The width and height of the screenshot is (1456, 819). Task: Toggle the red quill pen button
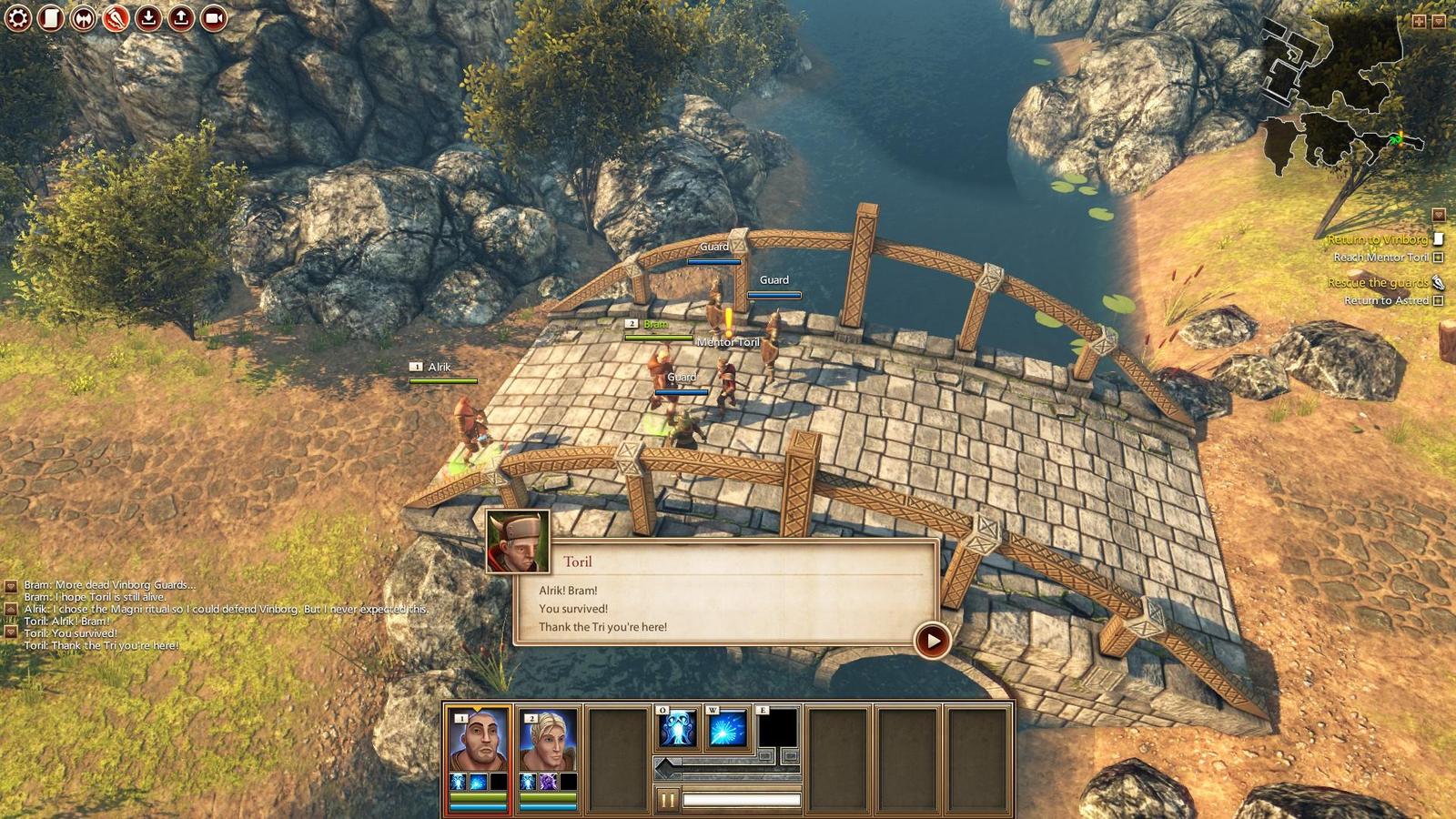tap(116, 17)
